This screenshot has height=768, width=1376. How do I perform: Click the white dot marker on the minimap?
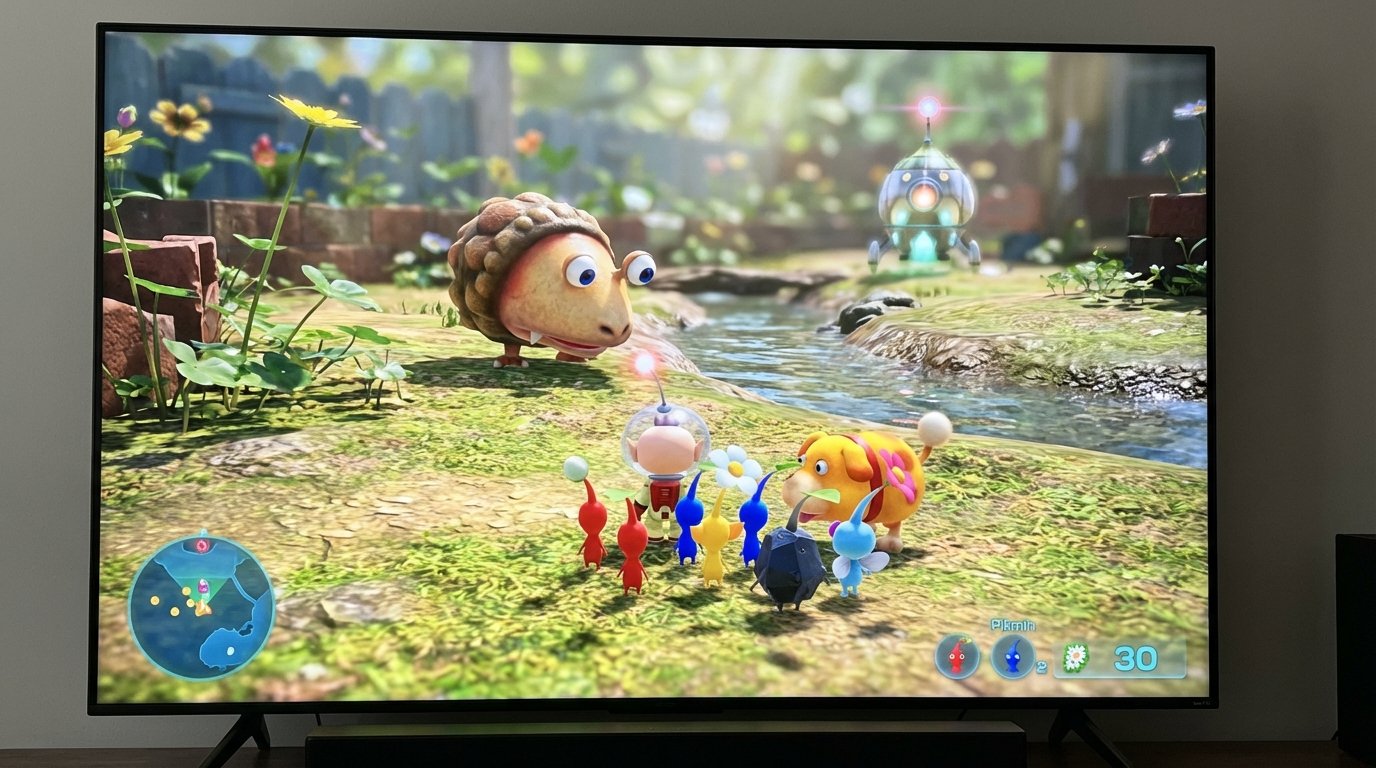point(231,650)
